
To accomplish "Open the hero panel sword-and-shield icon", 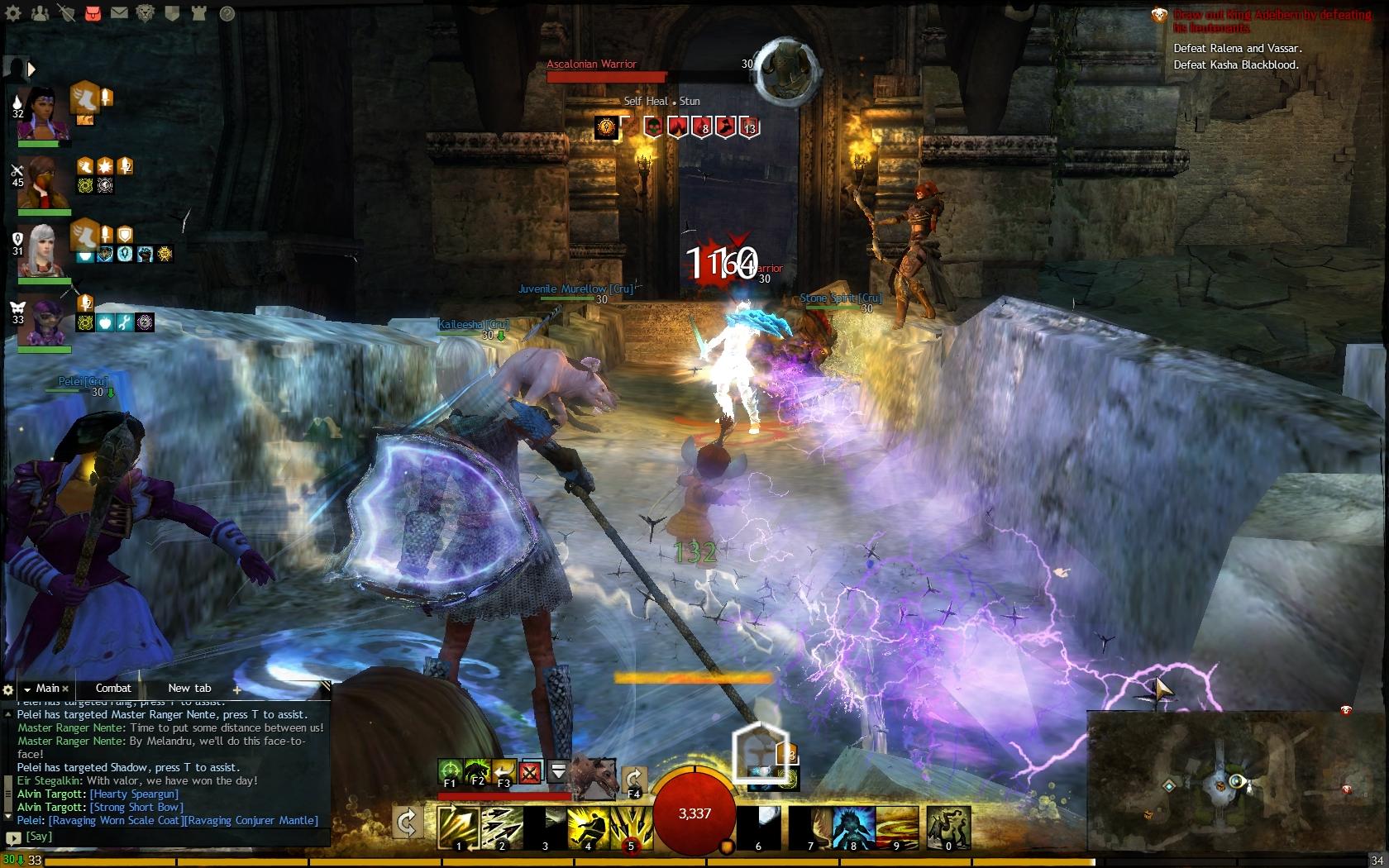I will (x=66, y=13).
